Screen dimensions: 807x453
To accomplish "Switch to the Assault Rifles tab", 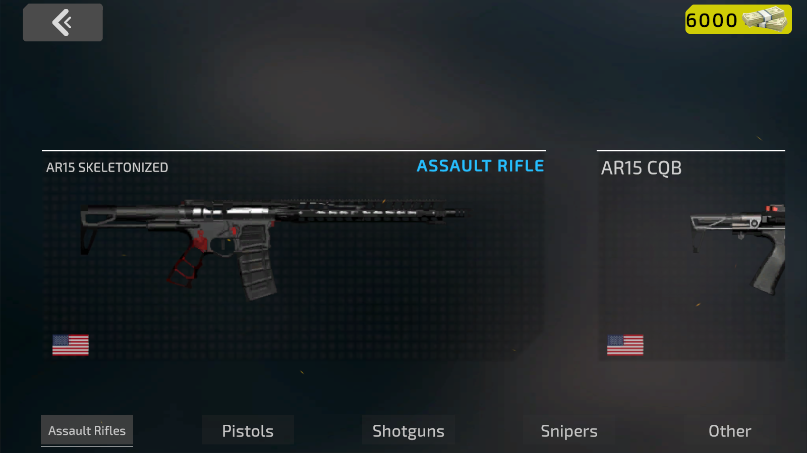I will [x=87, y=431].
